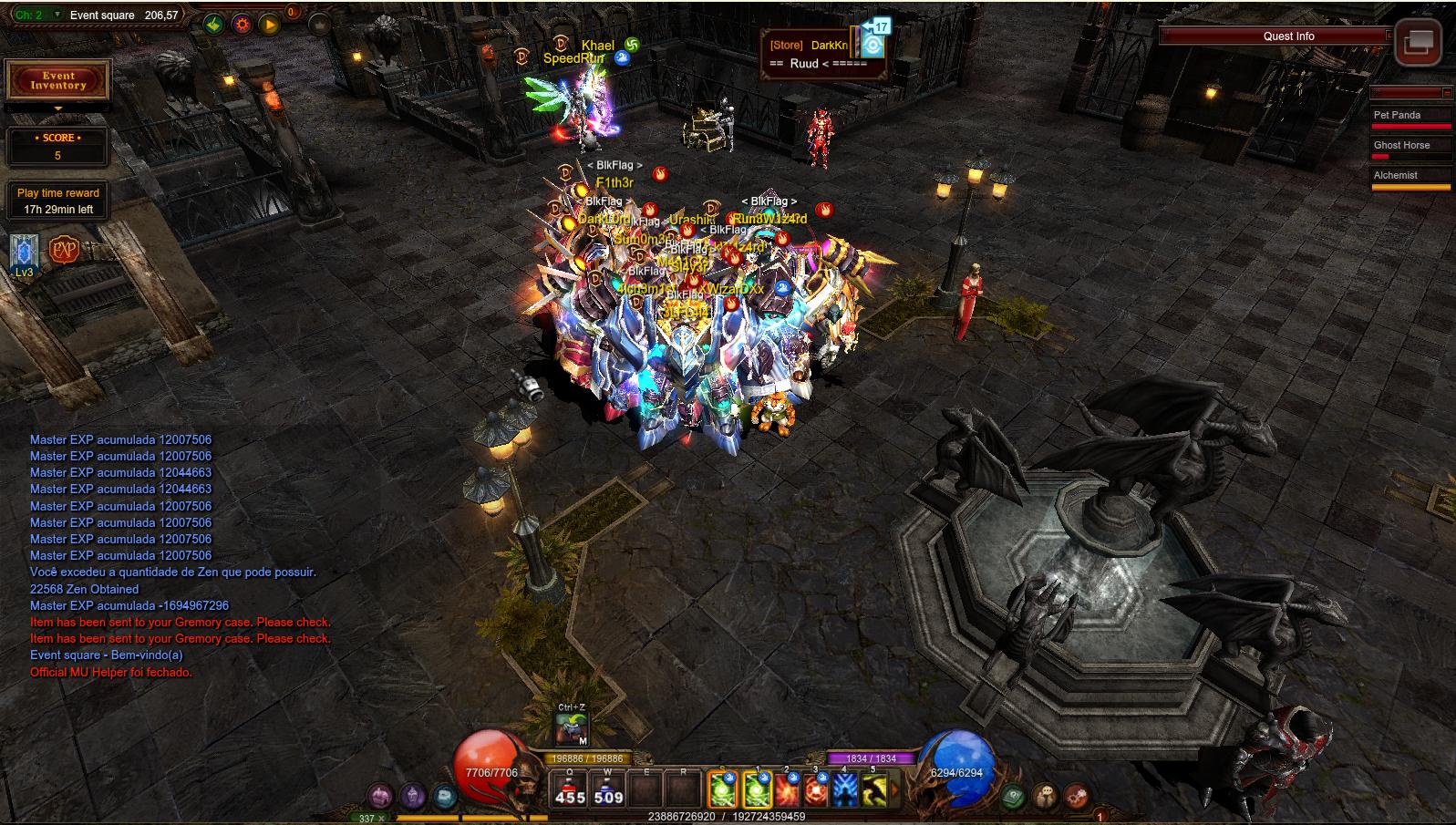The image size is (1456, 825).
Task: Click the mount icon above the hotbar
Action: coord(572,728)
